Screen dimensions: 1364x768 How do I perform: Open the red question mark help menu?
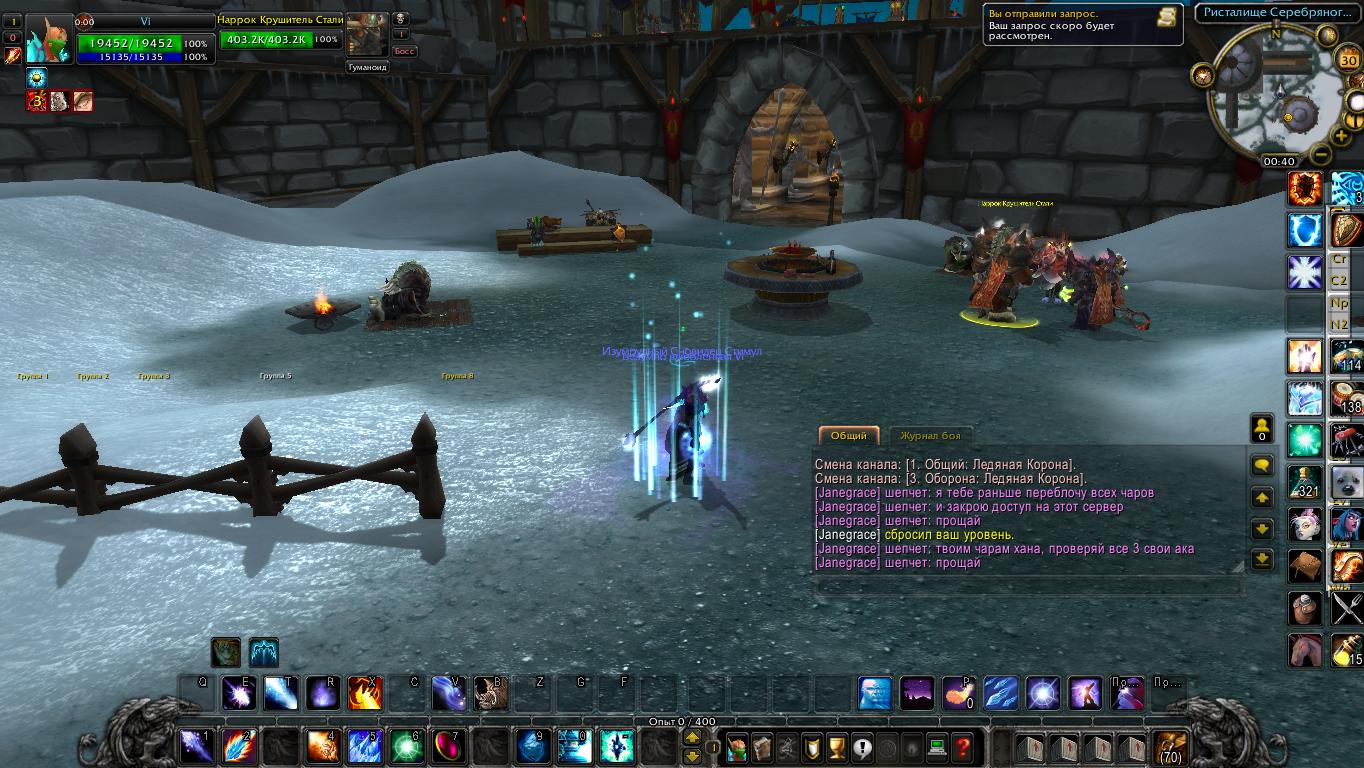coord(962,746)
